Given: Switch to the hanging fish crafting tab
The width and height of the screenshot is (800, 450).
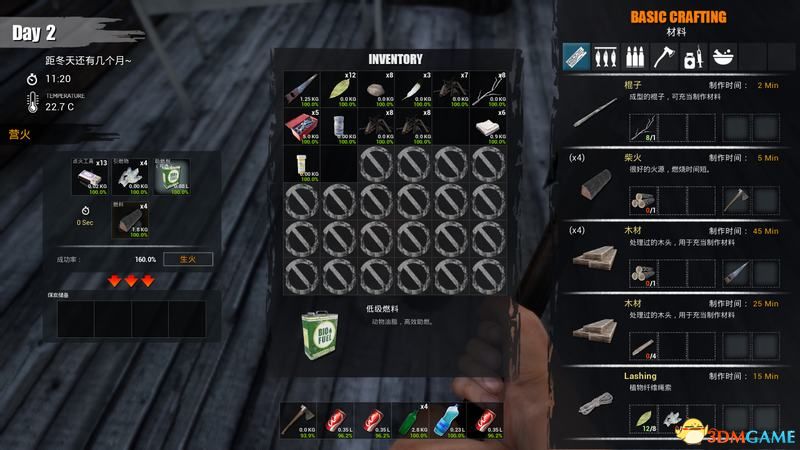Looking at the screenshot, I should pyautogui.click(x=603, y=55).
